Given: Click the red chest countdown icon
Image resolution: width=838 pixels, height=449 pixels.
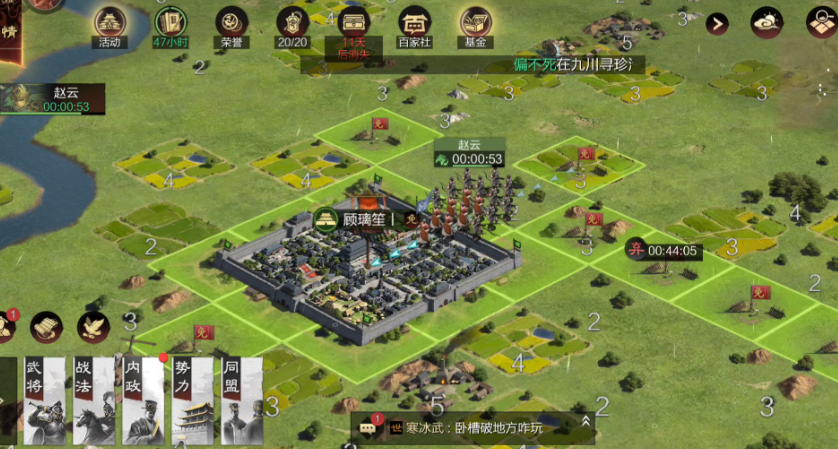Looking at the screenshot, I should [x=354, y=24].
